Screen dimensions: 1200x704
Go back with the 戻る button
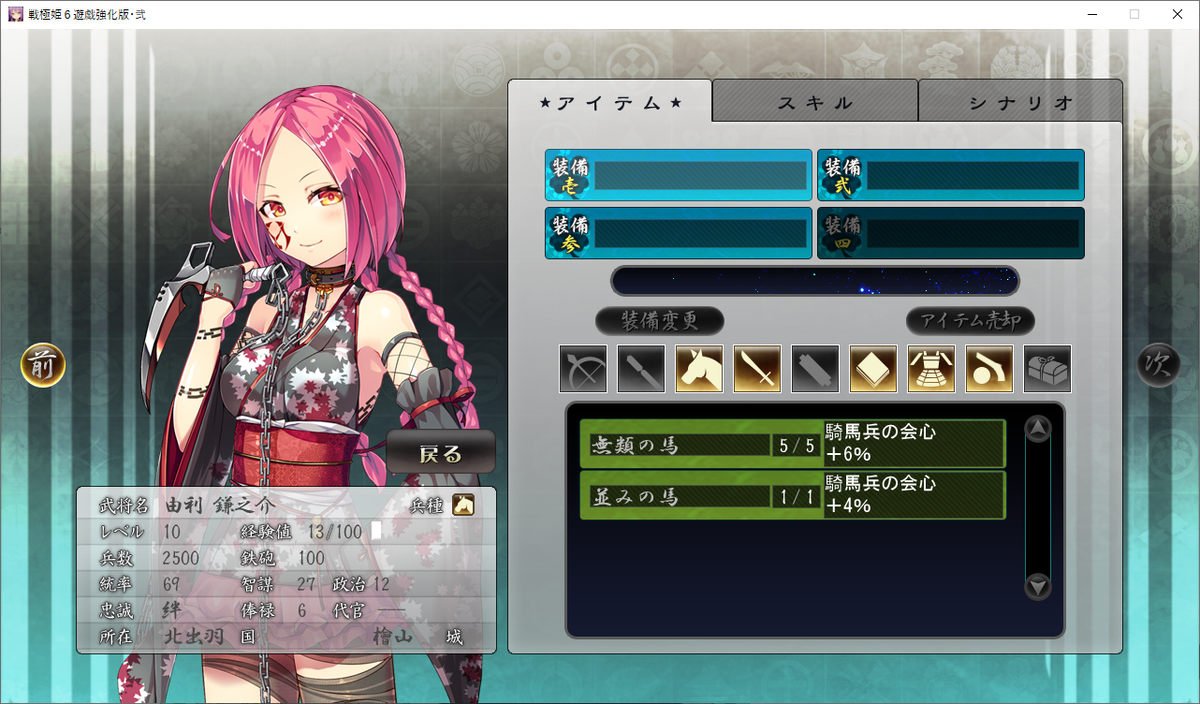[x=441, y=454]
